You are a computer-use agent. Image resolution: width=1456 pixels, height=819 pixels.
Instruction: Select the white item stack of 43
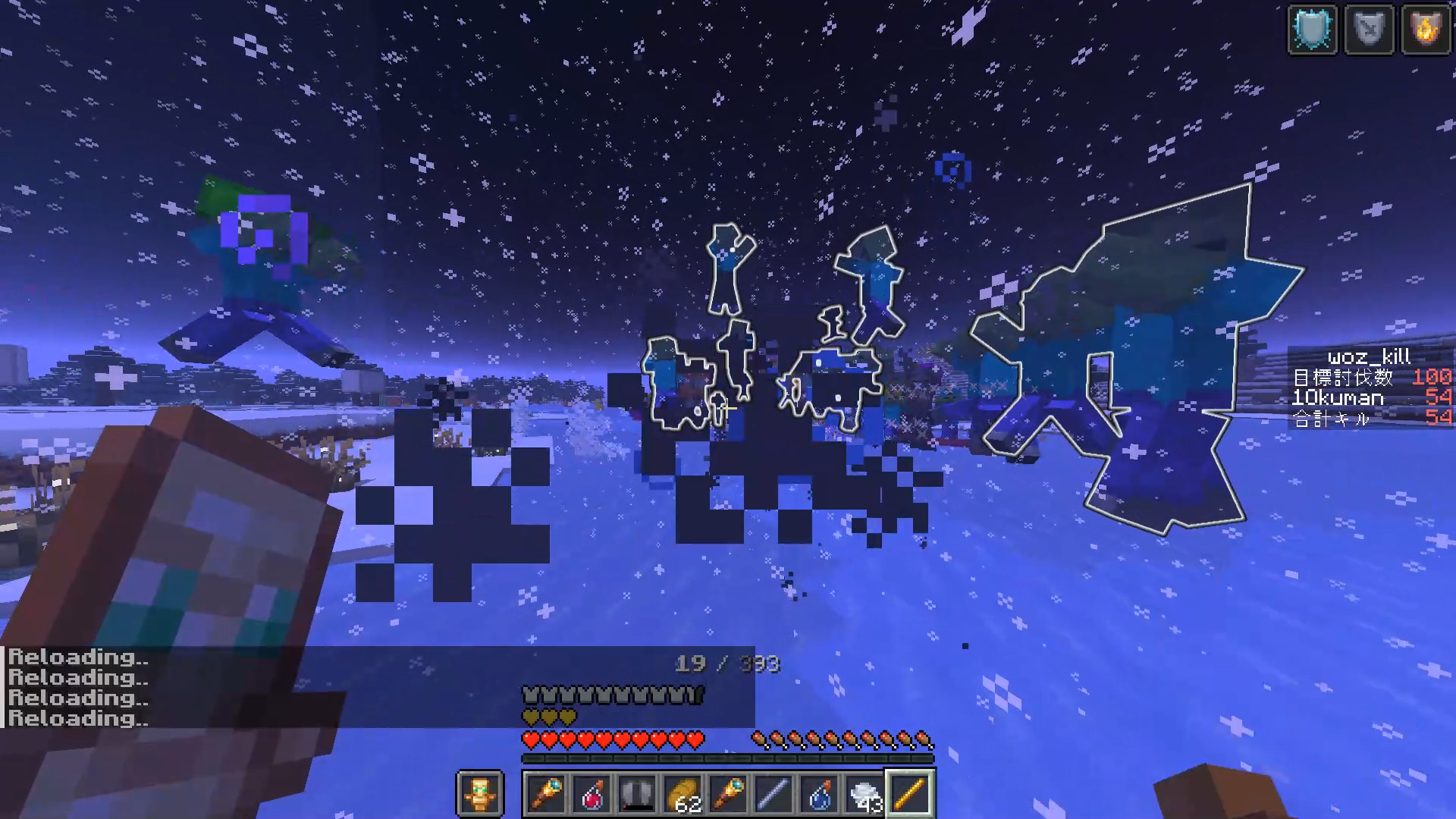[865, 795]
